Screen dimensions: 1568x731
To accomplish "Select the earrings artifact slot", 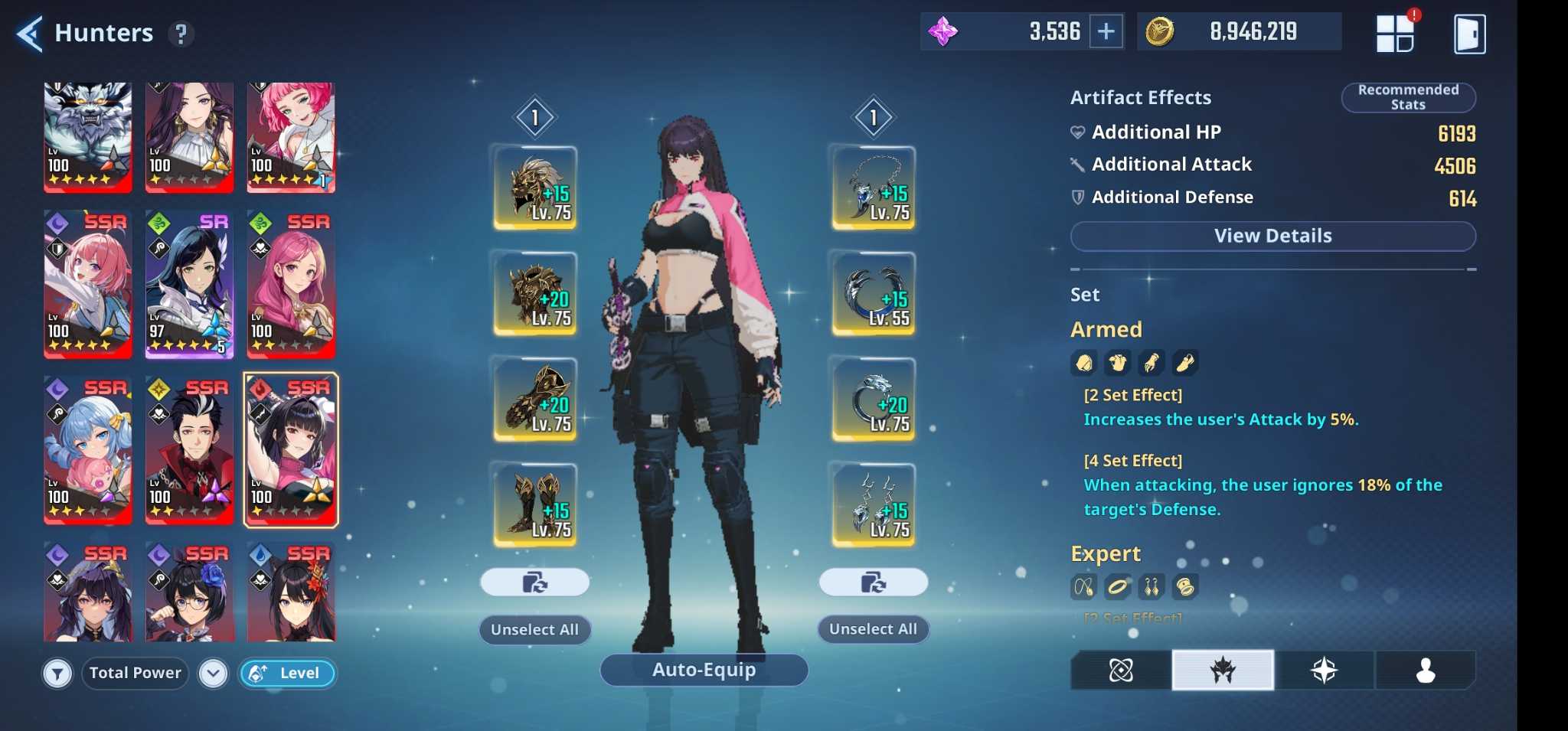I will 874,504.
